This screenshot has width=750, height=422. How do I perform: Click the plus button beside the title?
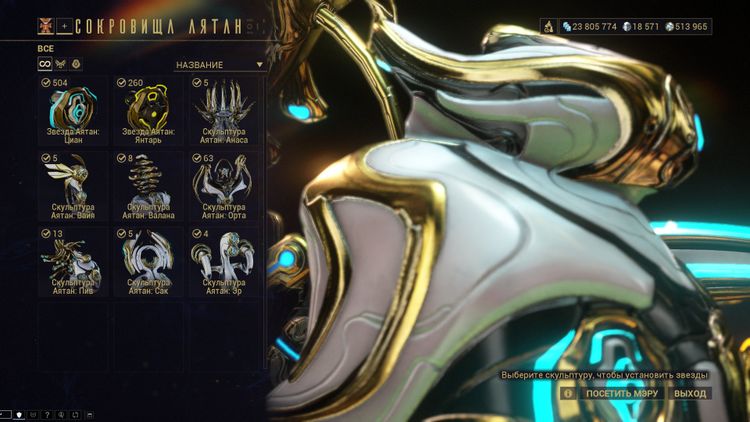point(64,26)
